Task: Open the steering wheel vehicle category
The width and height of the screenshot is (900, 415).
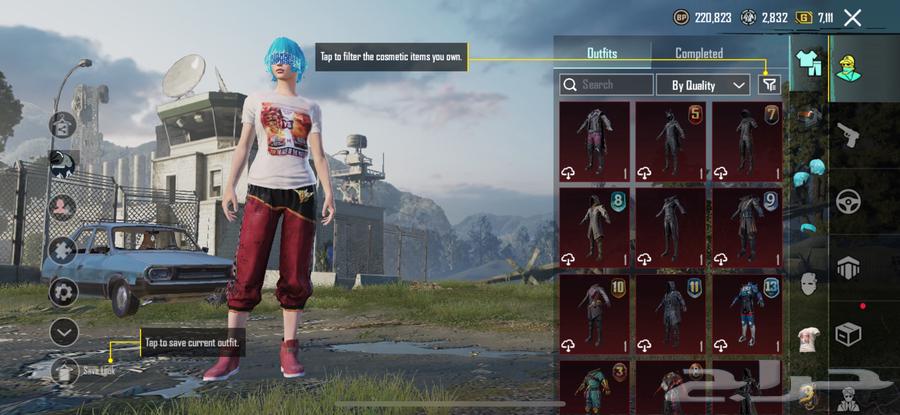Action: coord(847,201)
